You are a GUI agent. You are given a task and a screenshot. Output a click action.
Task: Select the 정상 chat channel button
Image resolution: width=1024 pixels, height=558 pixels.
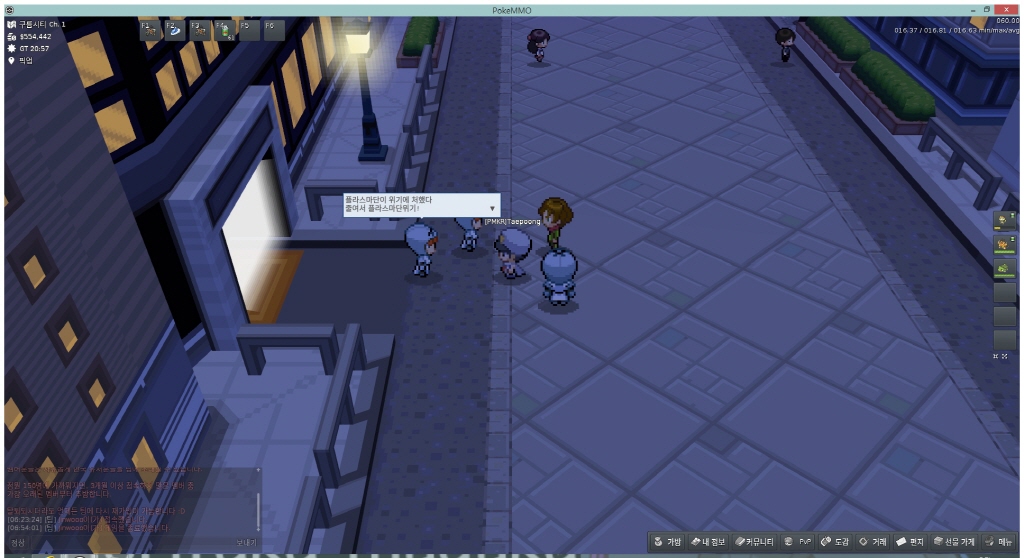pos(18,543)
